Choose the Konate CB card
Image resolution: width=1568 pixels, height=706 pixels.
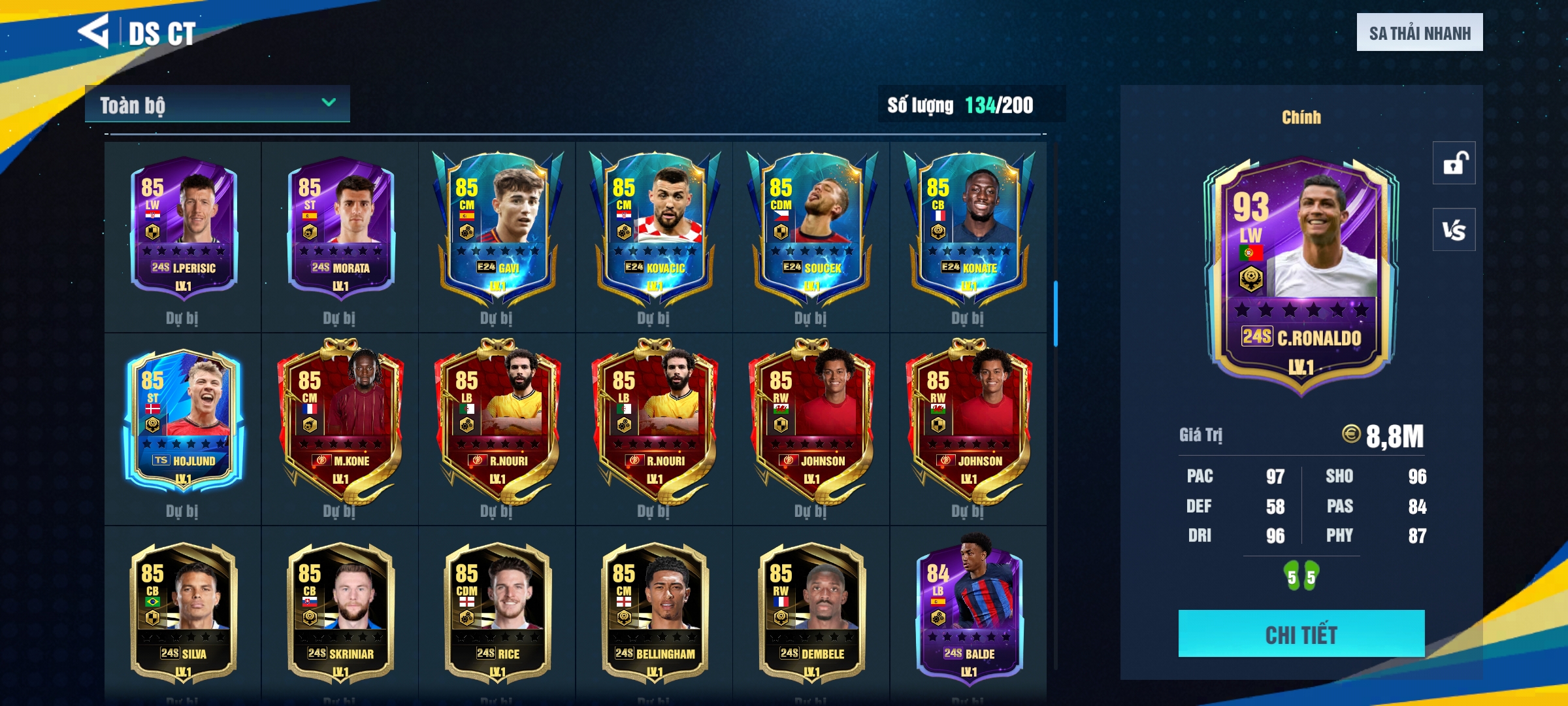point(968,229)
